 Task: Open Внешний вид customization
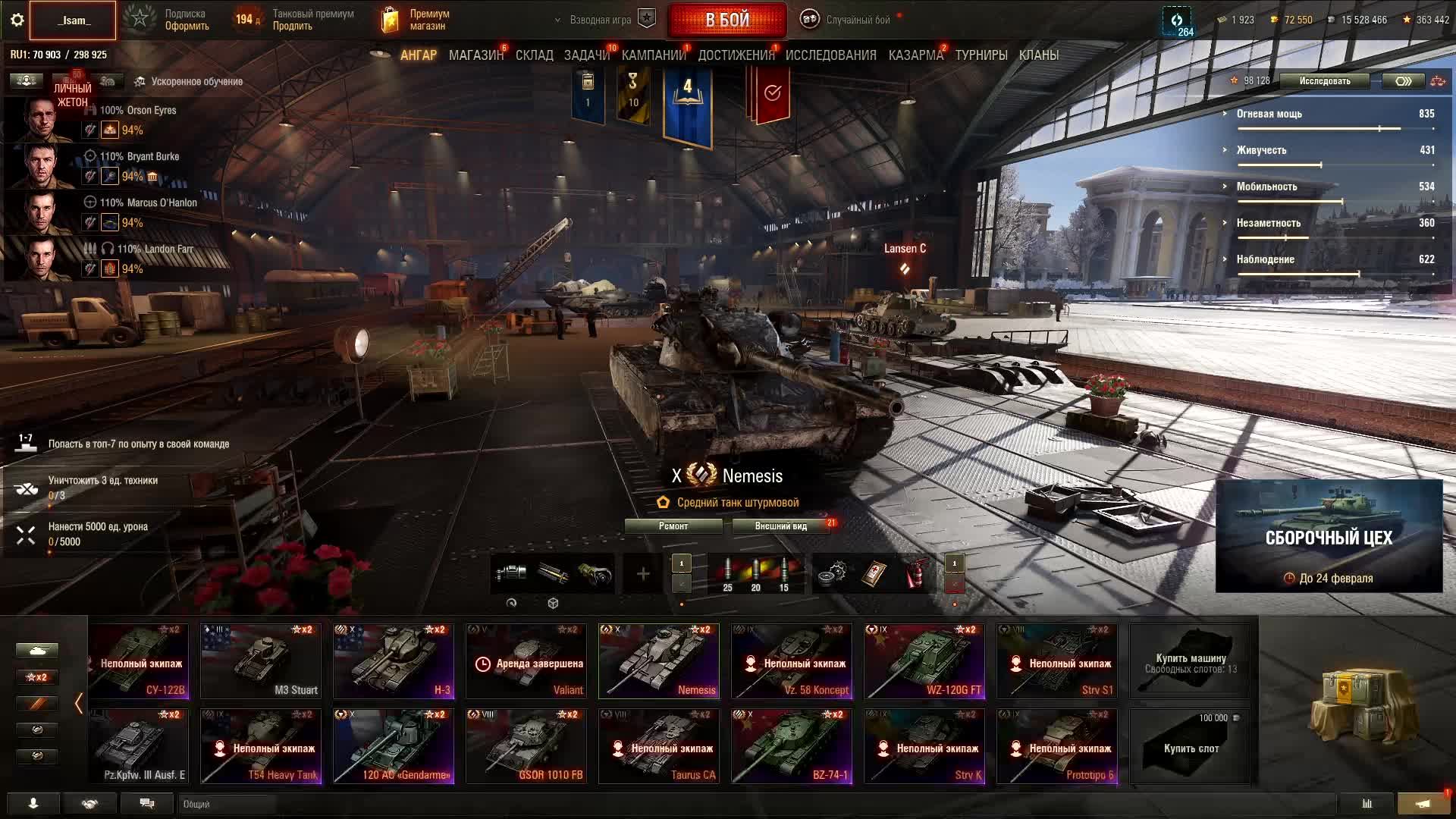coord(781,526)
